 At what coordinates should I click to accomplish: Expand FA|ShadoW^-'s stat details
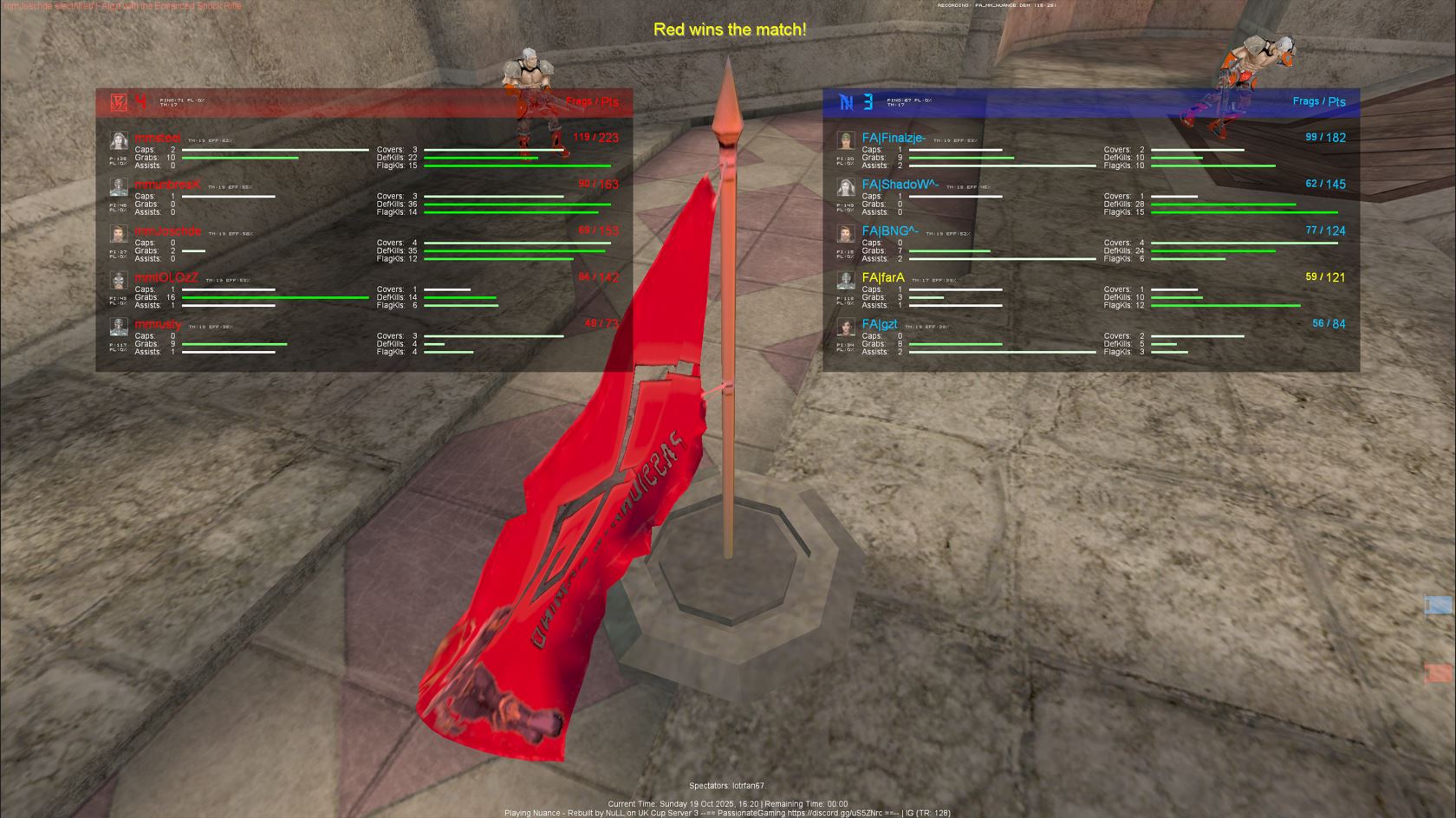(x=901, y=185)
